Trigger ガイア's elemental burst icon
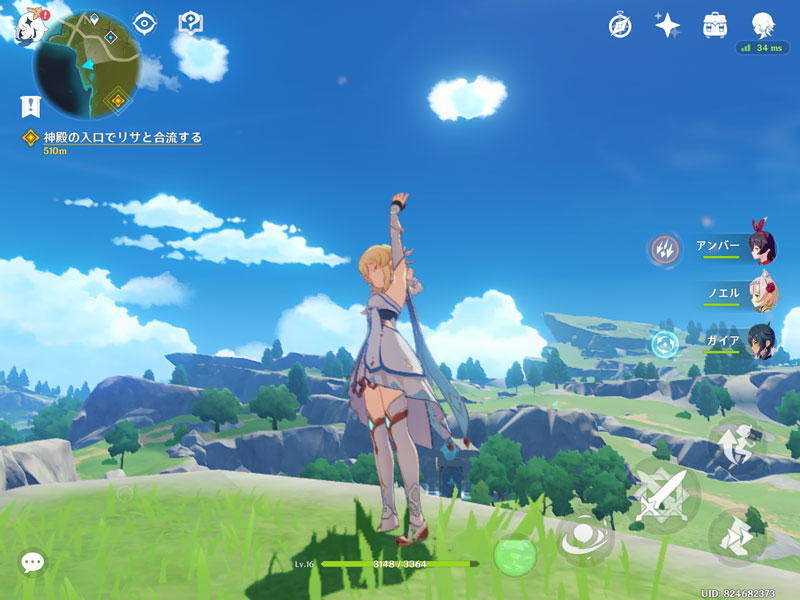This screenshot has height=600, width=800. pyautogui.click(x=664, y=344)
